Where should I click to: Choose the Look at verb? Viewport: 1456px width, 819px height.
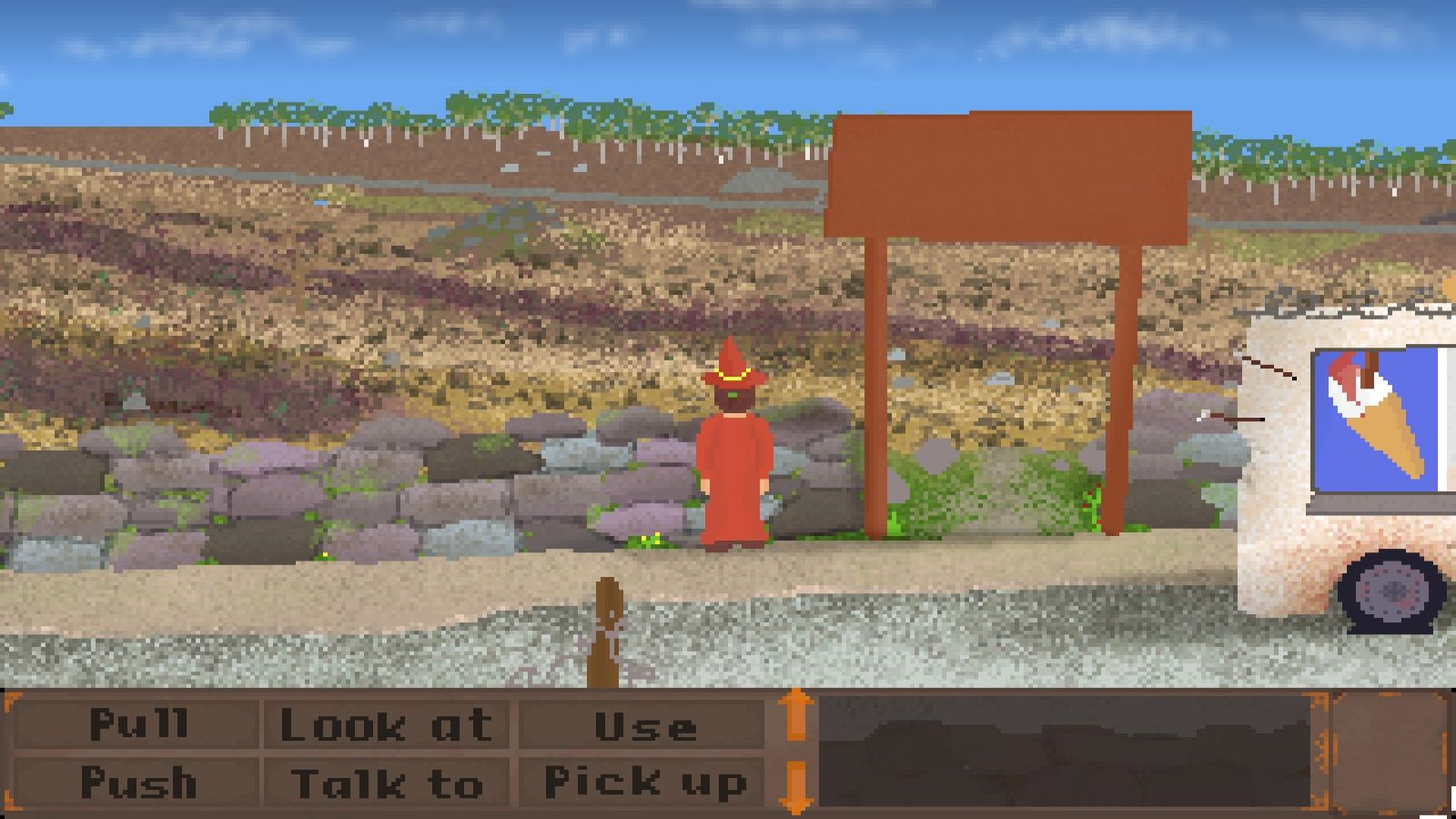pyautogui.click(x=387, y=724)
